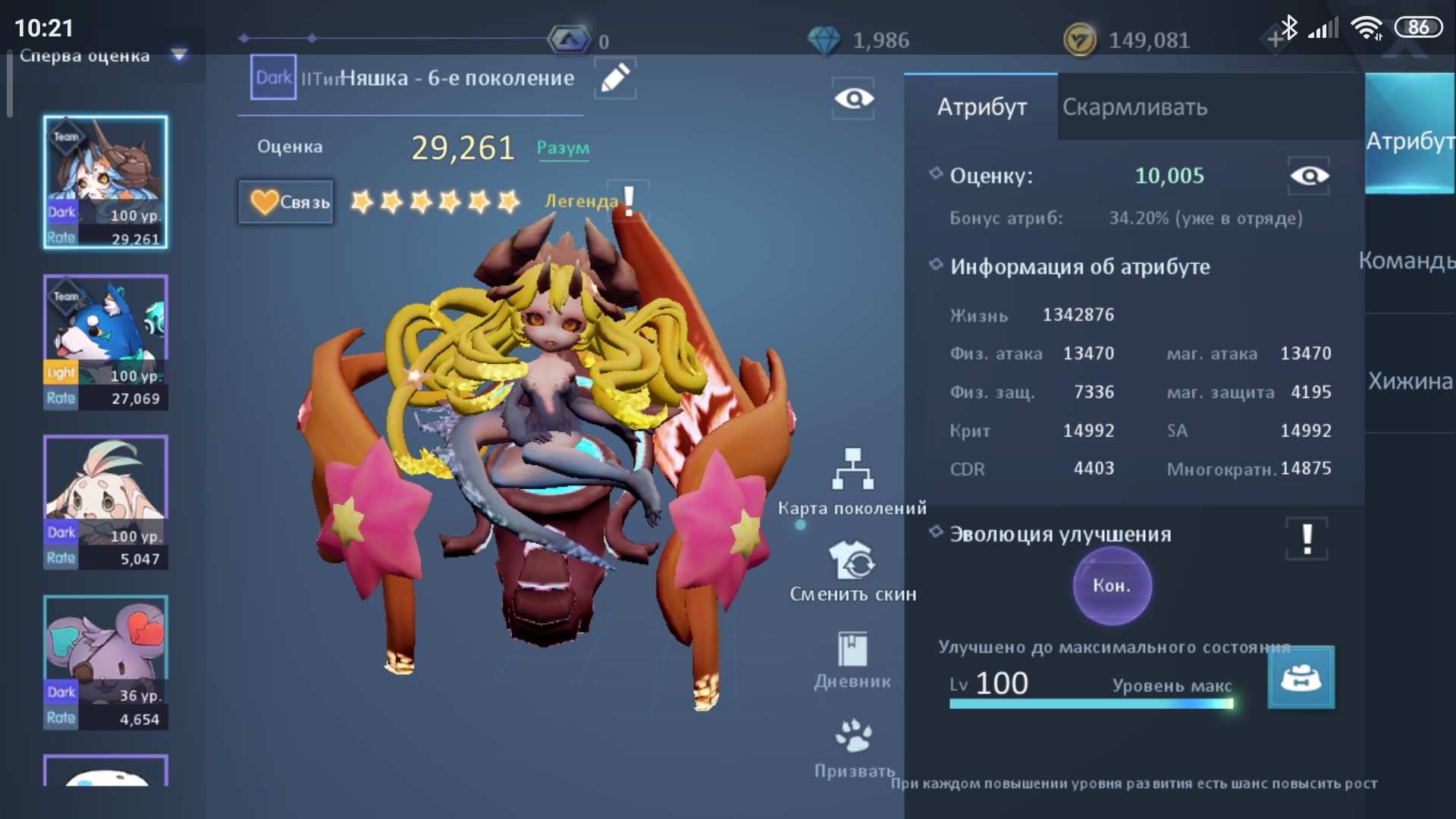Screen dimensions: 1456x819
Task: Switch to the Скармливать tab
Action: [x=1134, y=107]
